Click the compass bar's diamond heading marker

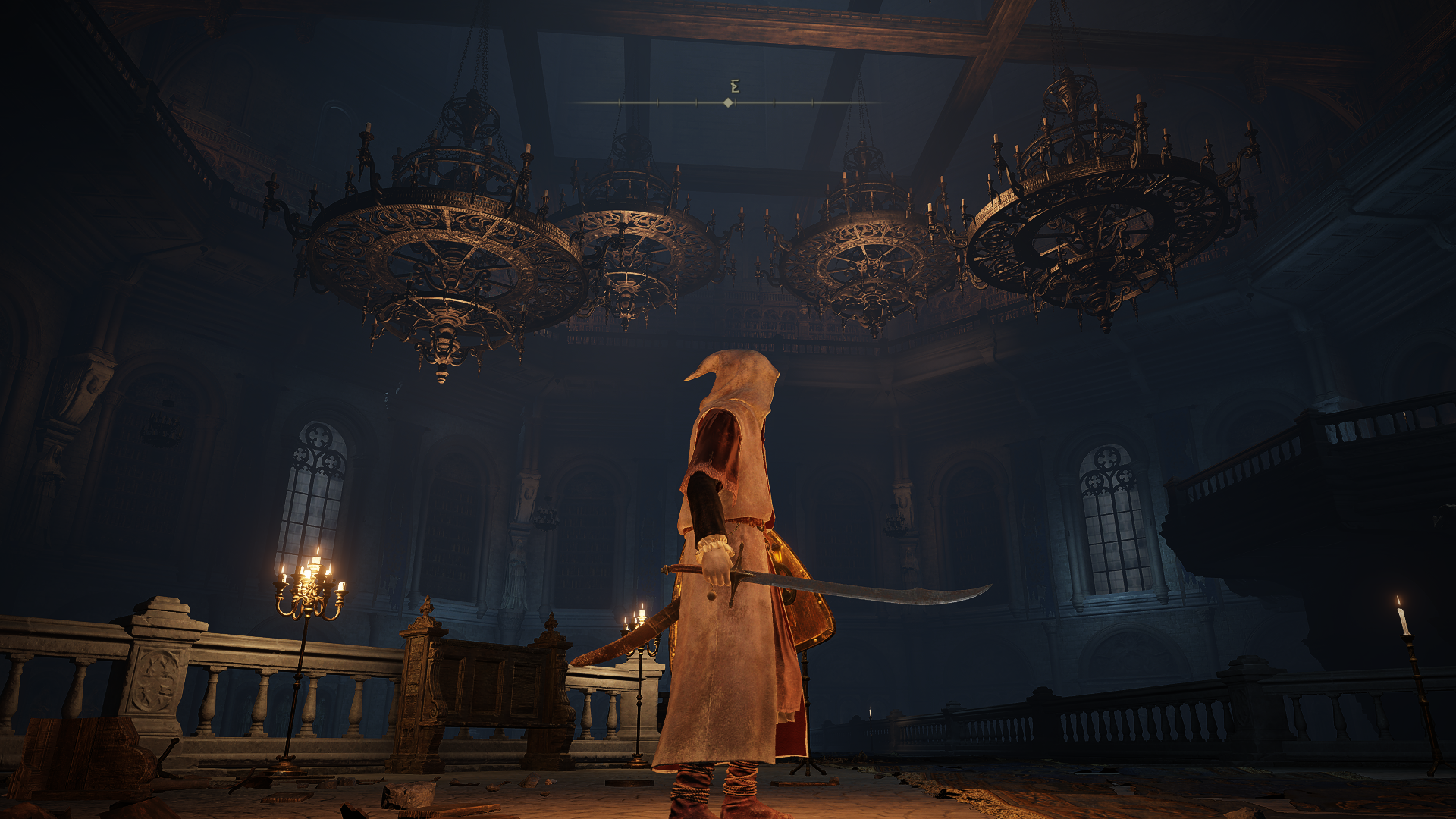[x=728, y=102]
